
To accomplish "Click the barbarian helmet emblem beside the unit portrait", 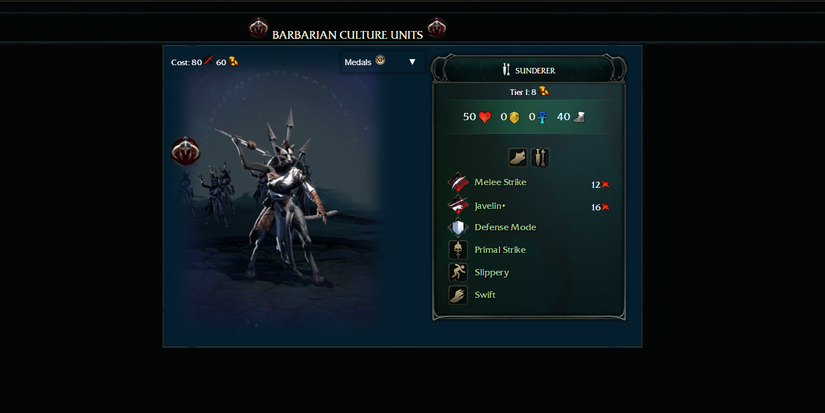I will [186, 151].
